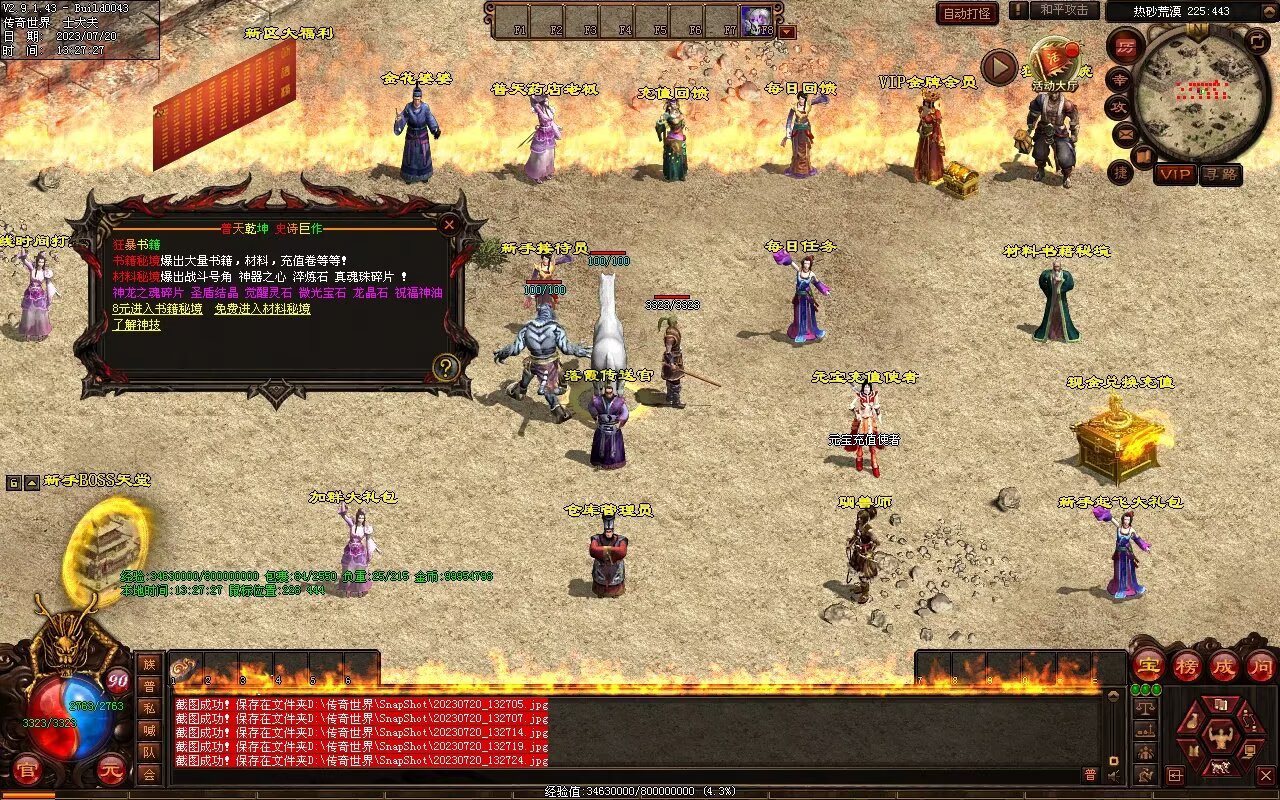Select the 队 team chat channel
Viewport: 1280px width, 800px height.
149,752
